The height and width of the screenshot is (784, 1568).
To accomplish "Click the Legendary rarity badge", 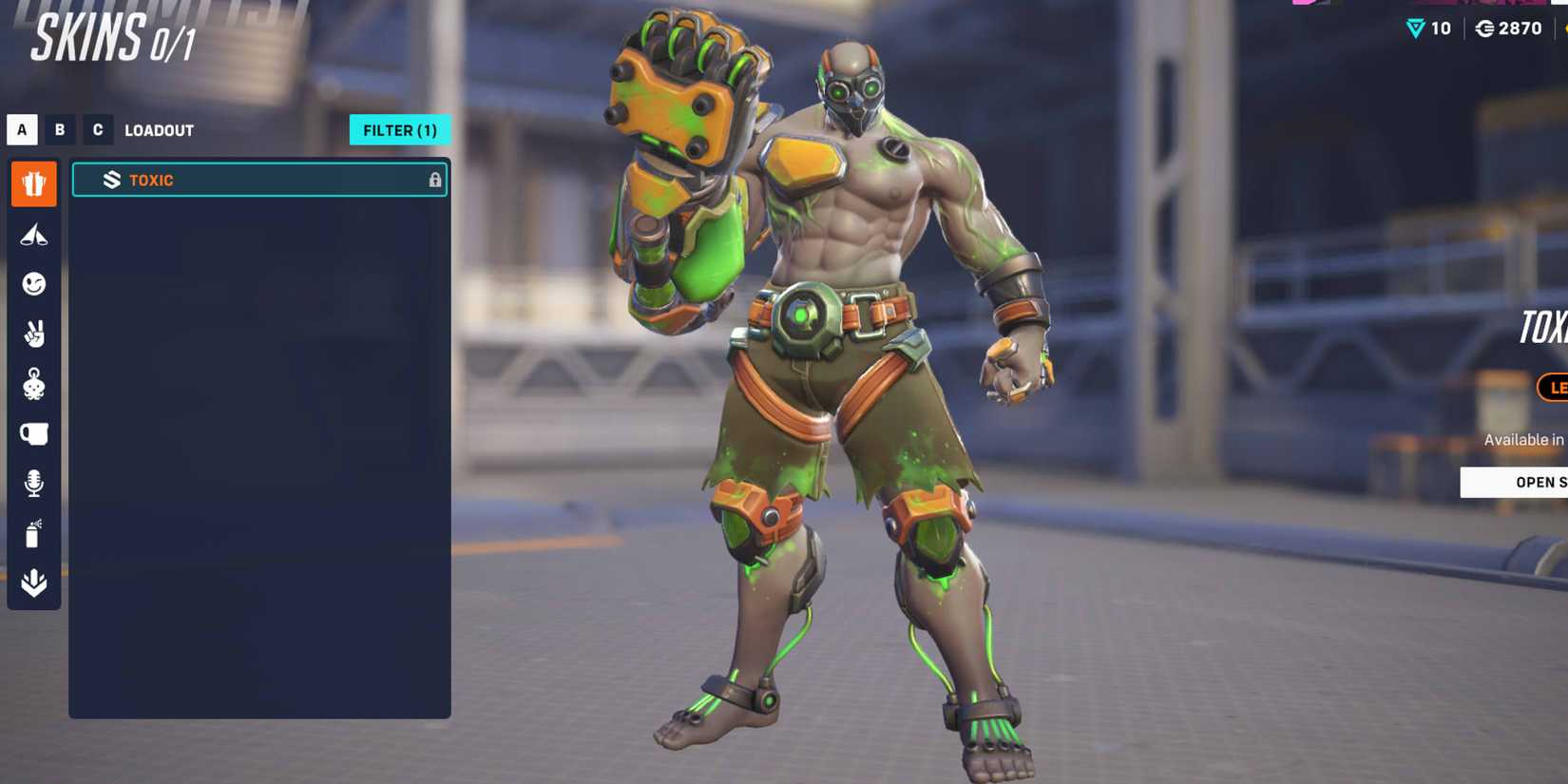I will tap(1557, 388).
